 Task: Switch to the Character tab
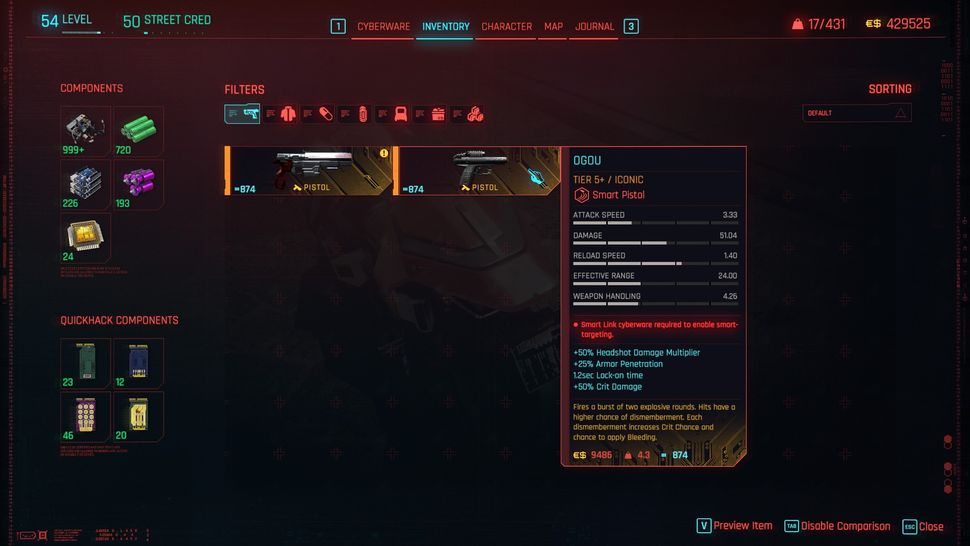(506, 26)
